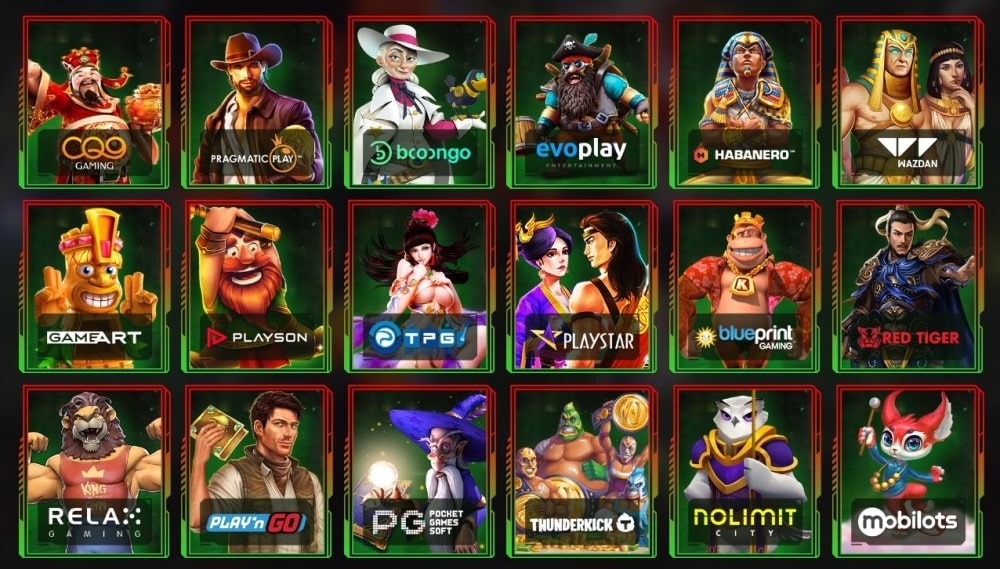This screenshot has width=1000, height=569.
Task: Open the Playstar provider card
Action: click(581, 285)
